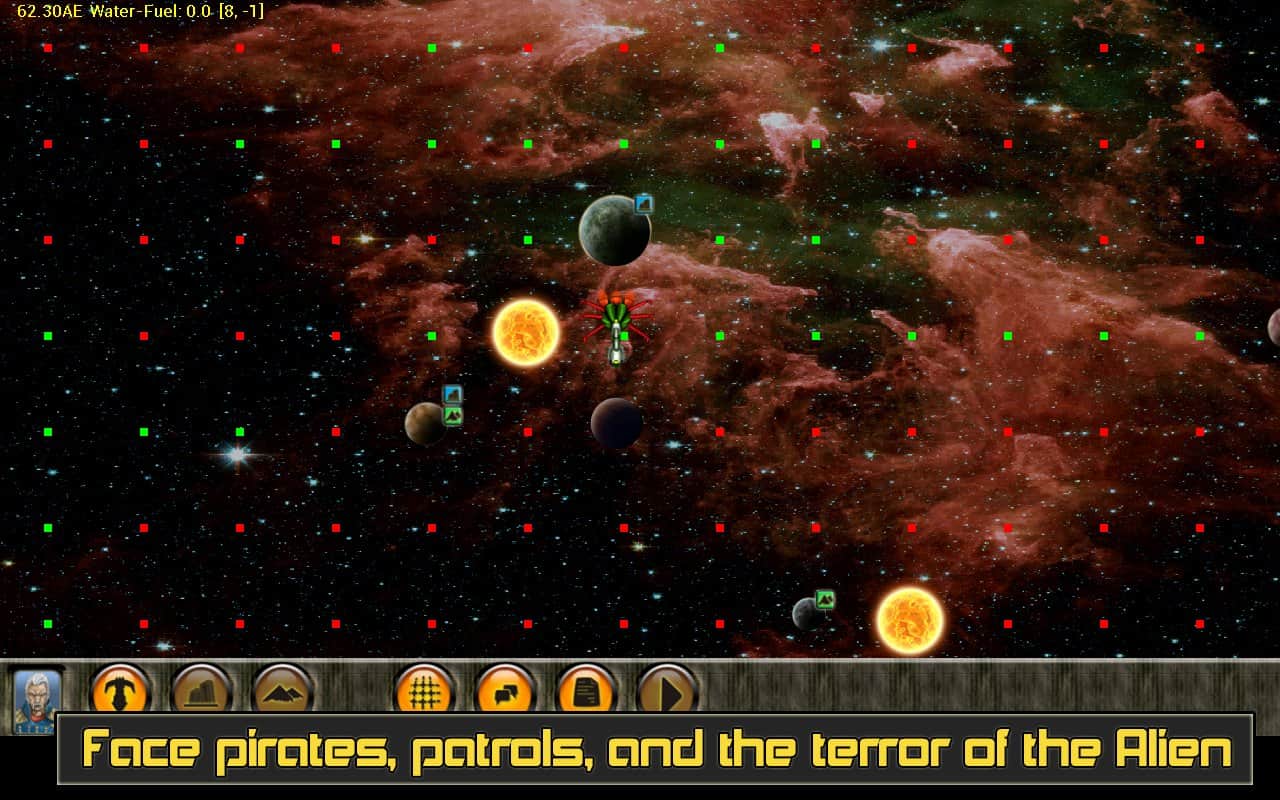The image size is (1280, 800).
Task: Click the blue building marker by the brown planet
Action: point(453,394)
